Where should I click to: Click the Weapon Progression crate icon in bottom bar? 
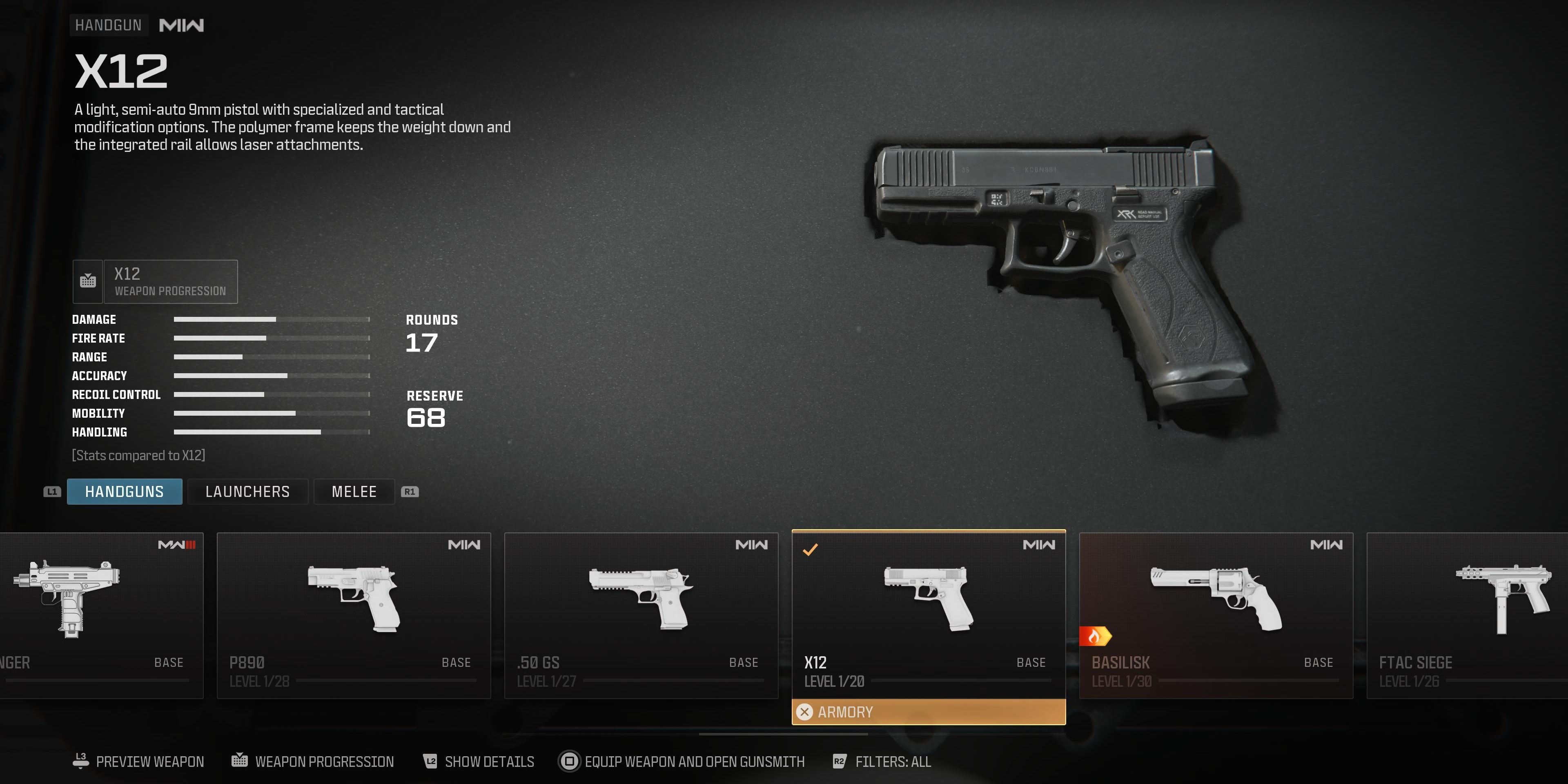[x=240, y=760]
